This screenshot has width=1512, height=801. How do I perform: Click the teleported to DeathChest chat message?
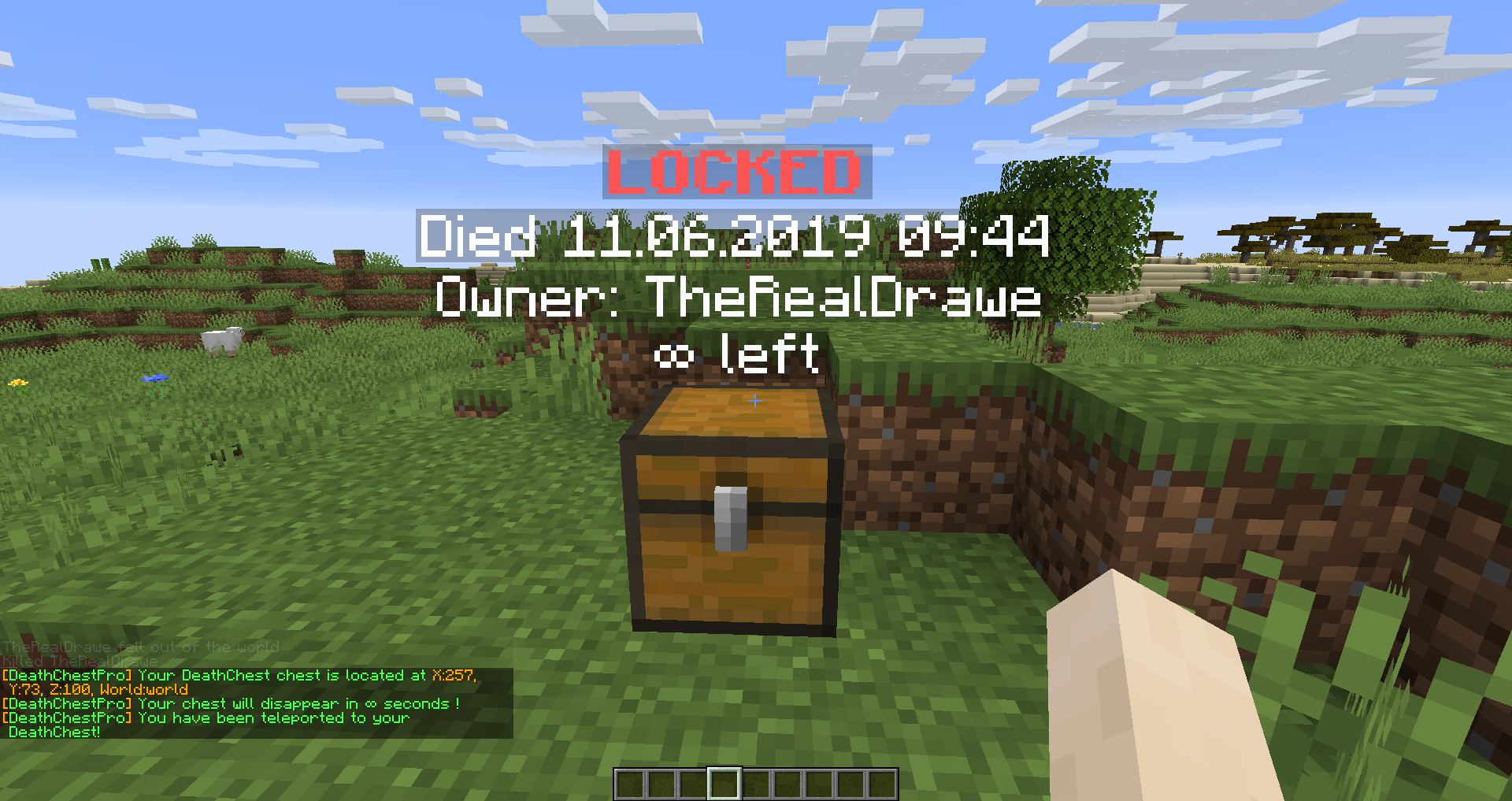pyautogui.click(x=206, y=718)
